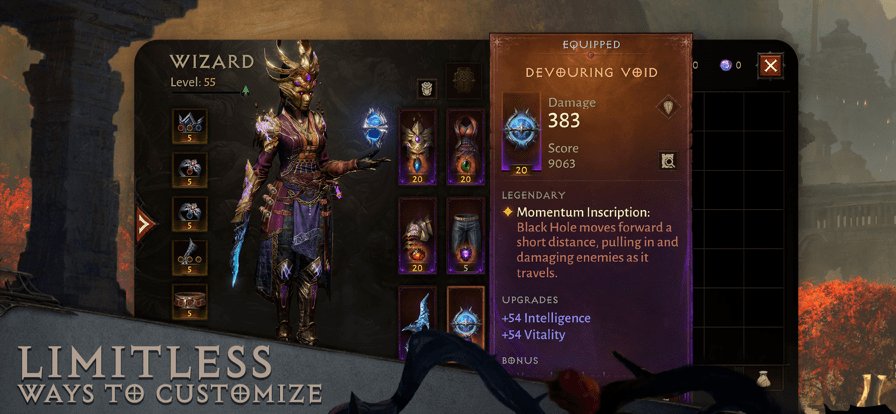Select the equipped pants slot
This screenshot has width=896, height=414.
(x=465, y=234)
